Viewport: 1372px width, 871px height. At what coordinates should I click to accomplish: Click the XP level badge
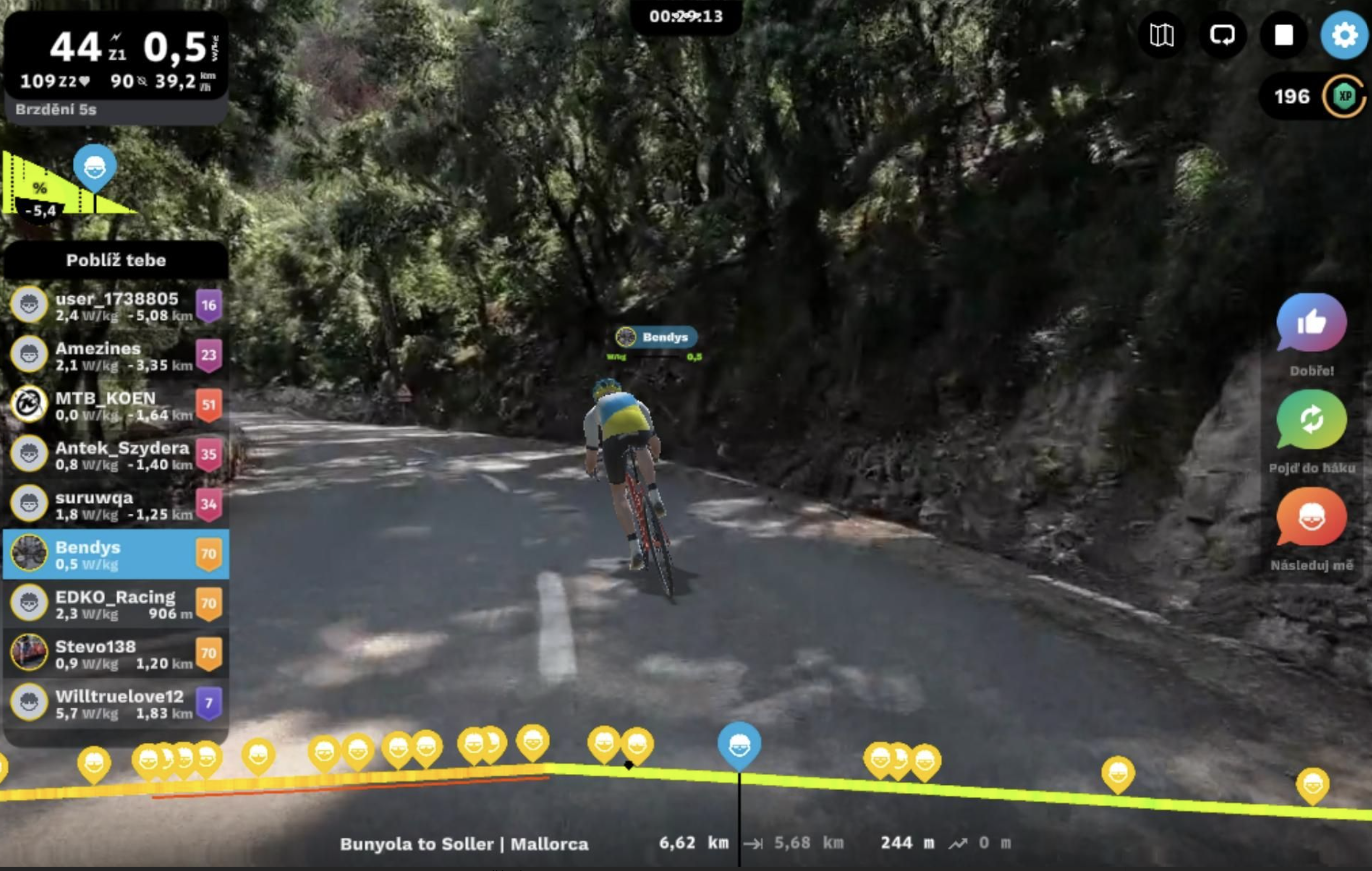click(1344, 96)
